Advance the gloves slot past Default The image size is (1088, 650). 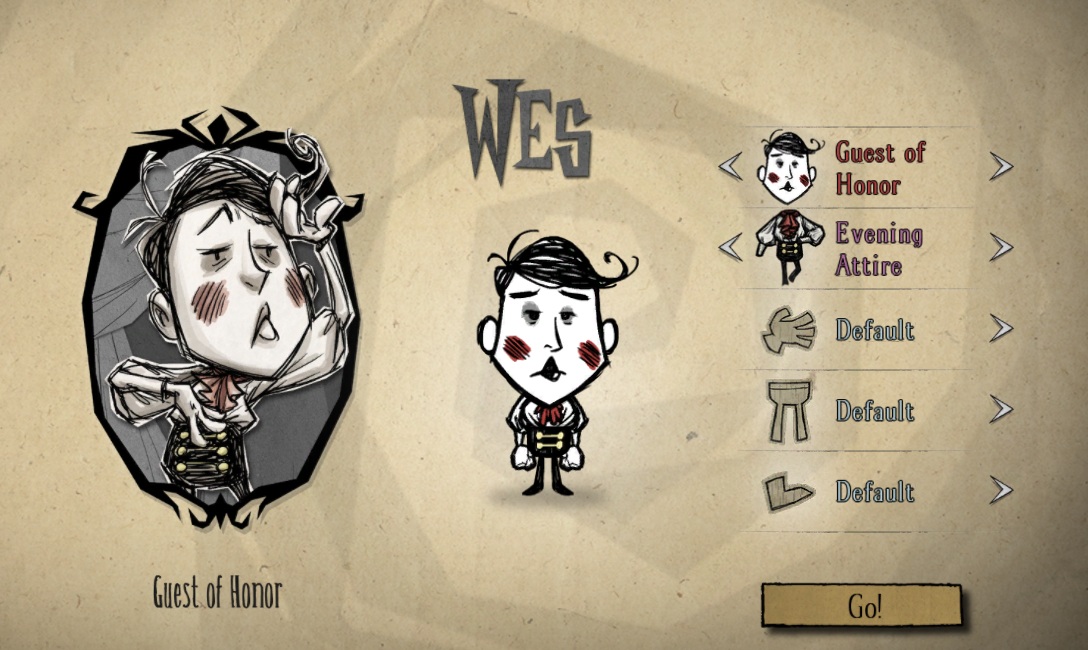click(1000, 329)
